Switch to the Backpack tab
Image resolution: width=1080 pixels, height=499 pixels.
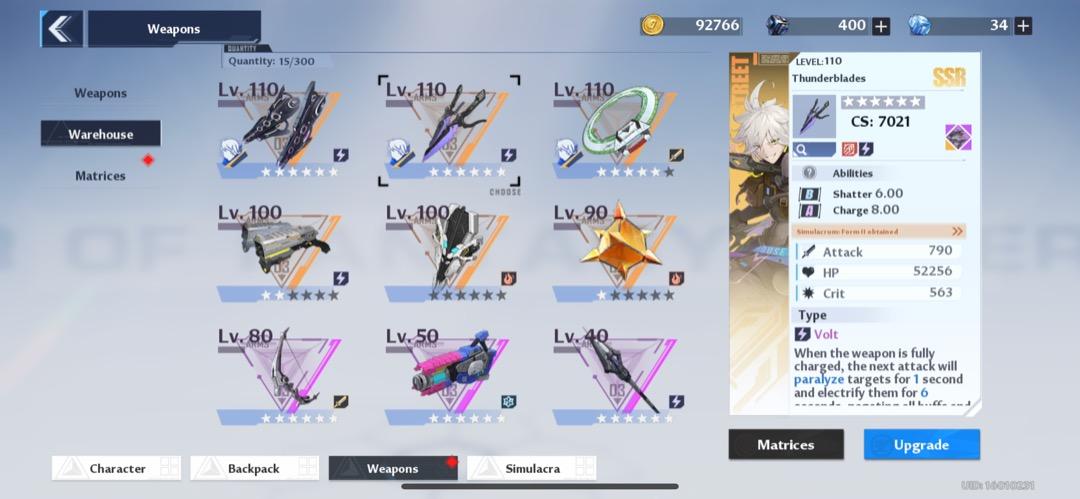pos(255,468)
